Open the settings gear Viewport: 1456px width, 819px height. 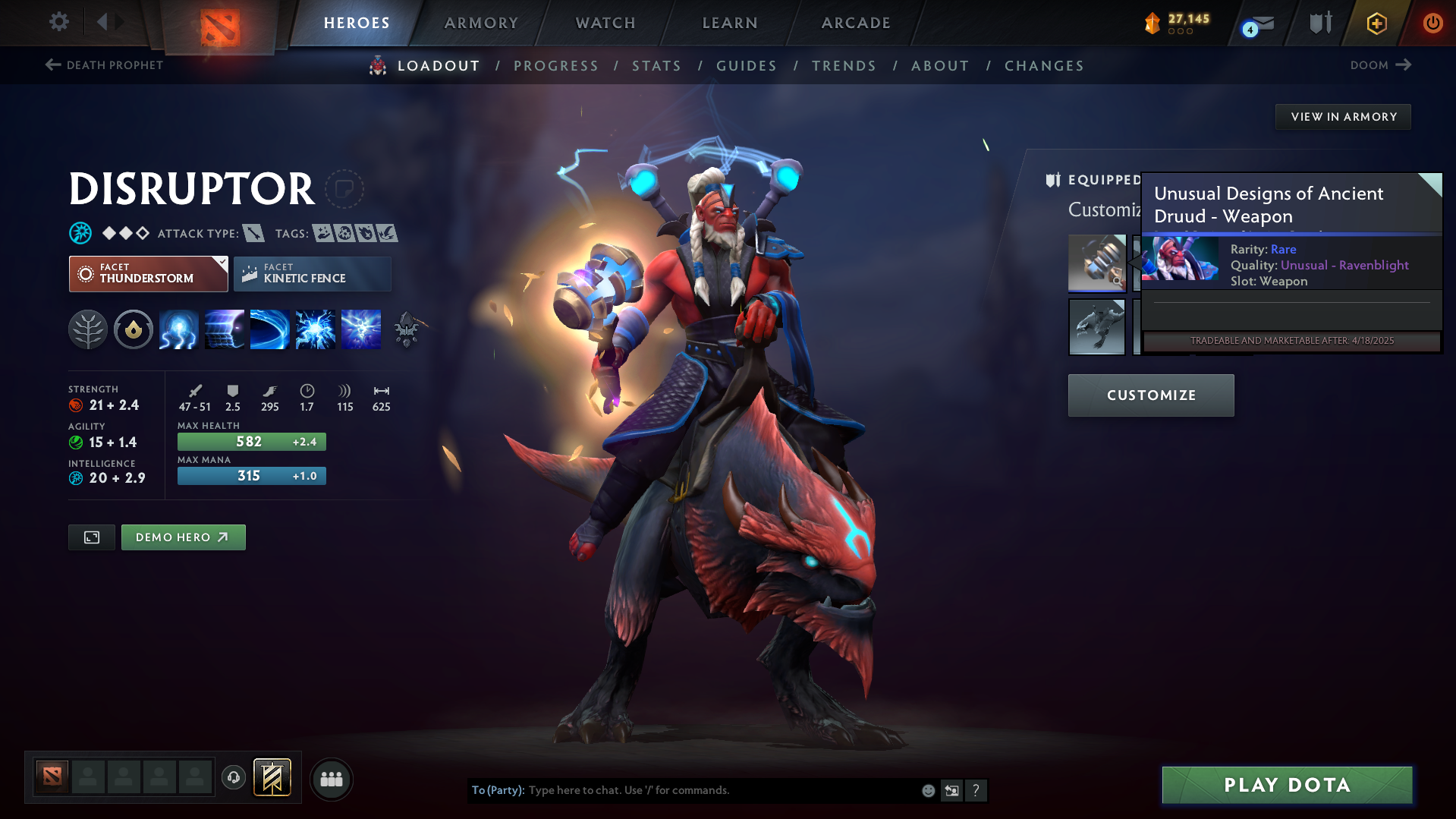pyautogui.click(x=59, y=22)
